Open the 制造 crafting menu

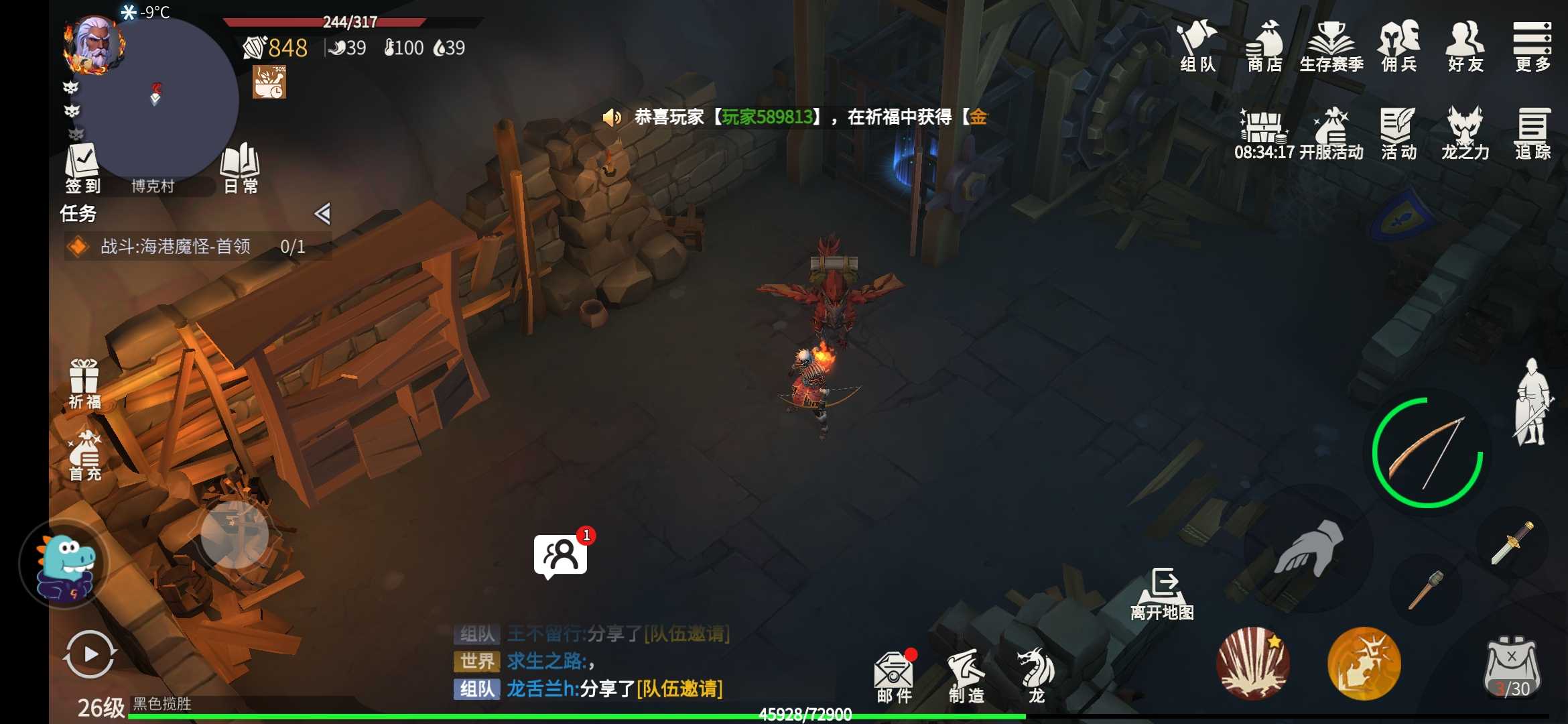pyautogui.click(x=966, y=677)
